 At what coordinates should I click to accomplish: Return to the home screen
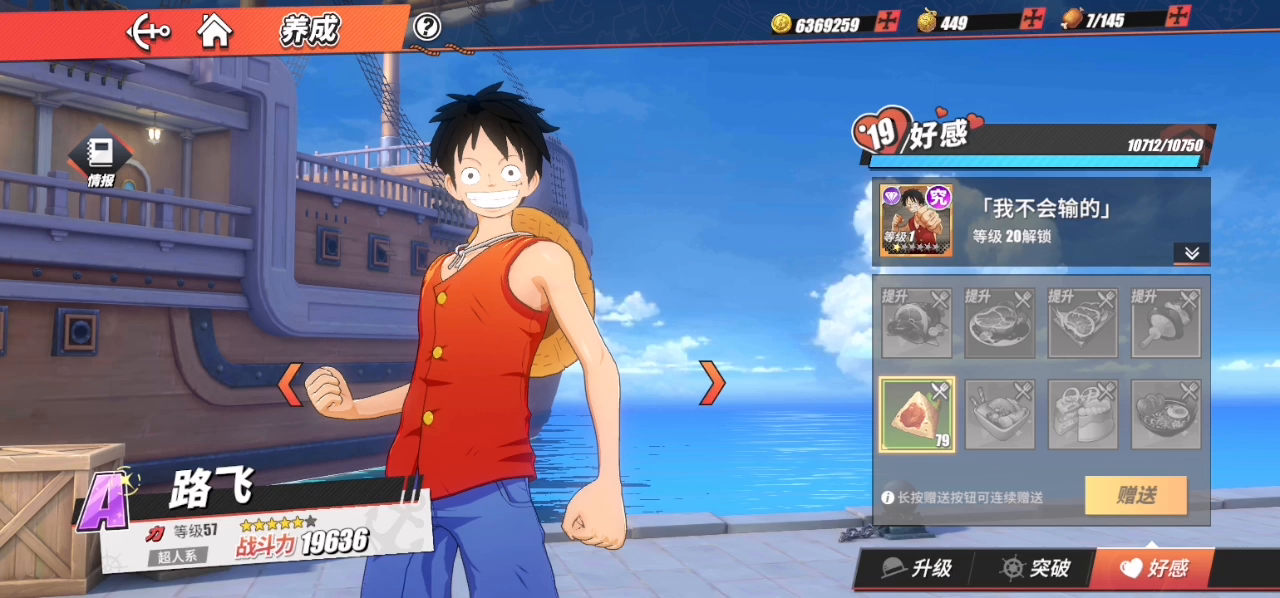tap(215, 31)
